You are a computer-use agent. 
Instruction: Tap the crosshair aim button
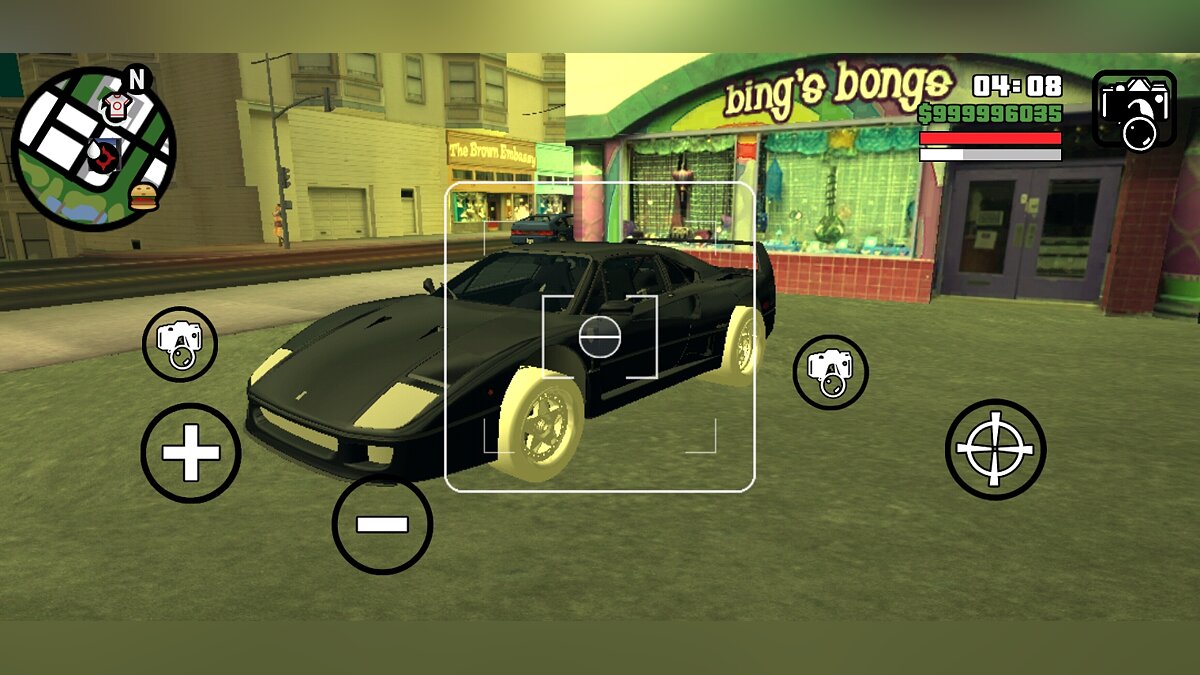995,449
